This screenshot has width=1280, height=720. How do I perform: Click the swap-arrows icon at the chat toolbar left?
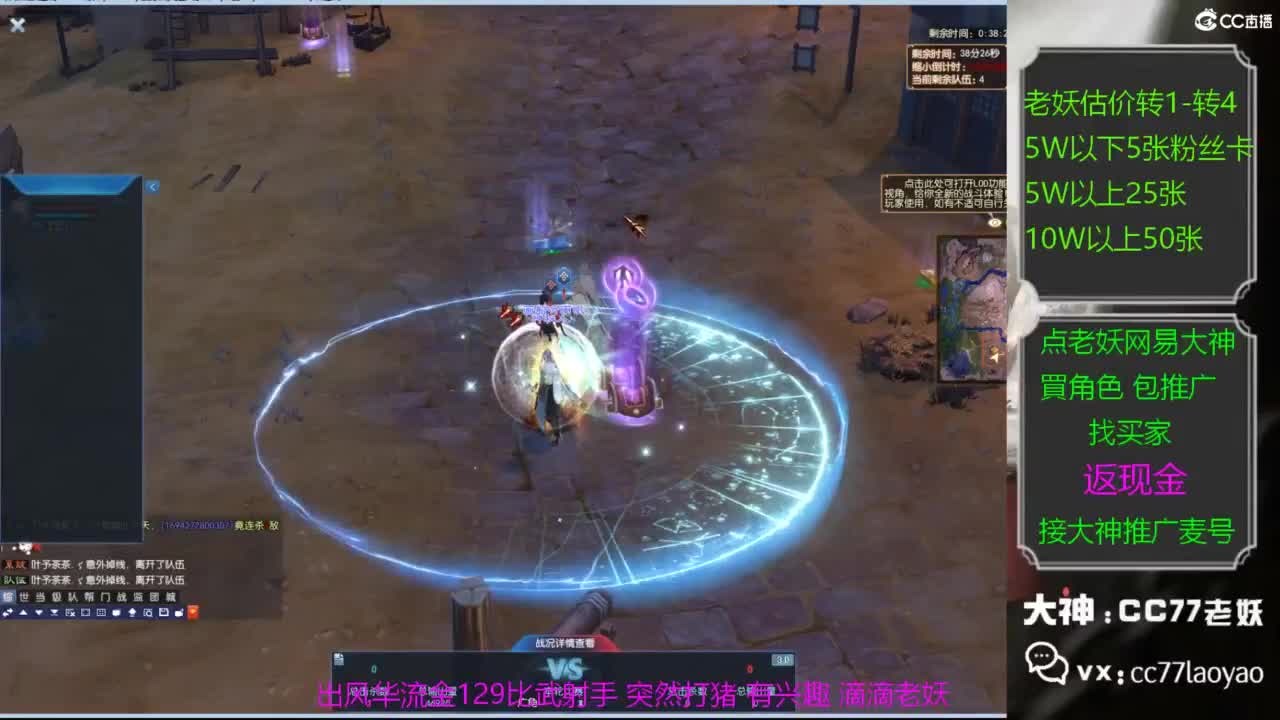point(8,612)
